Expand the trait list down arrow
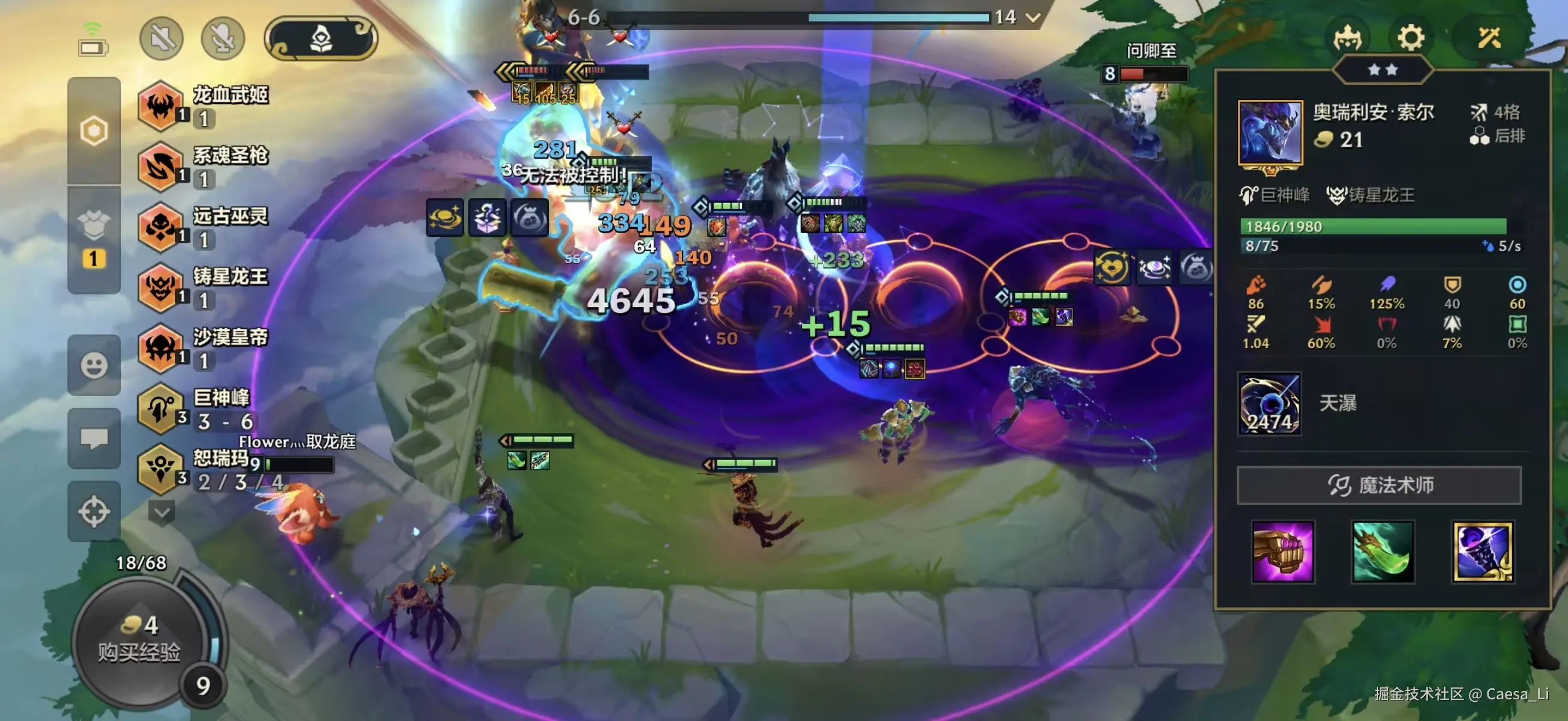 pos(161,513)
